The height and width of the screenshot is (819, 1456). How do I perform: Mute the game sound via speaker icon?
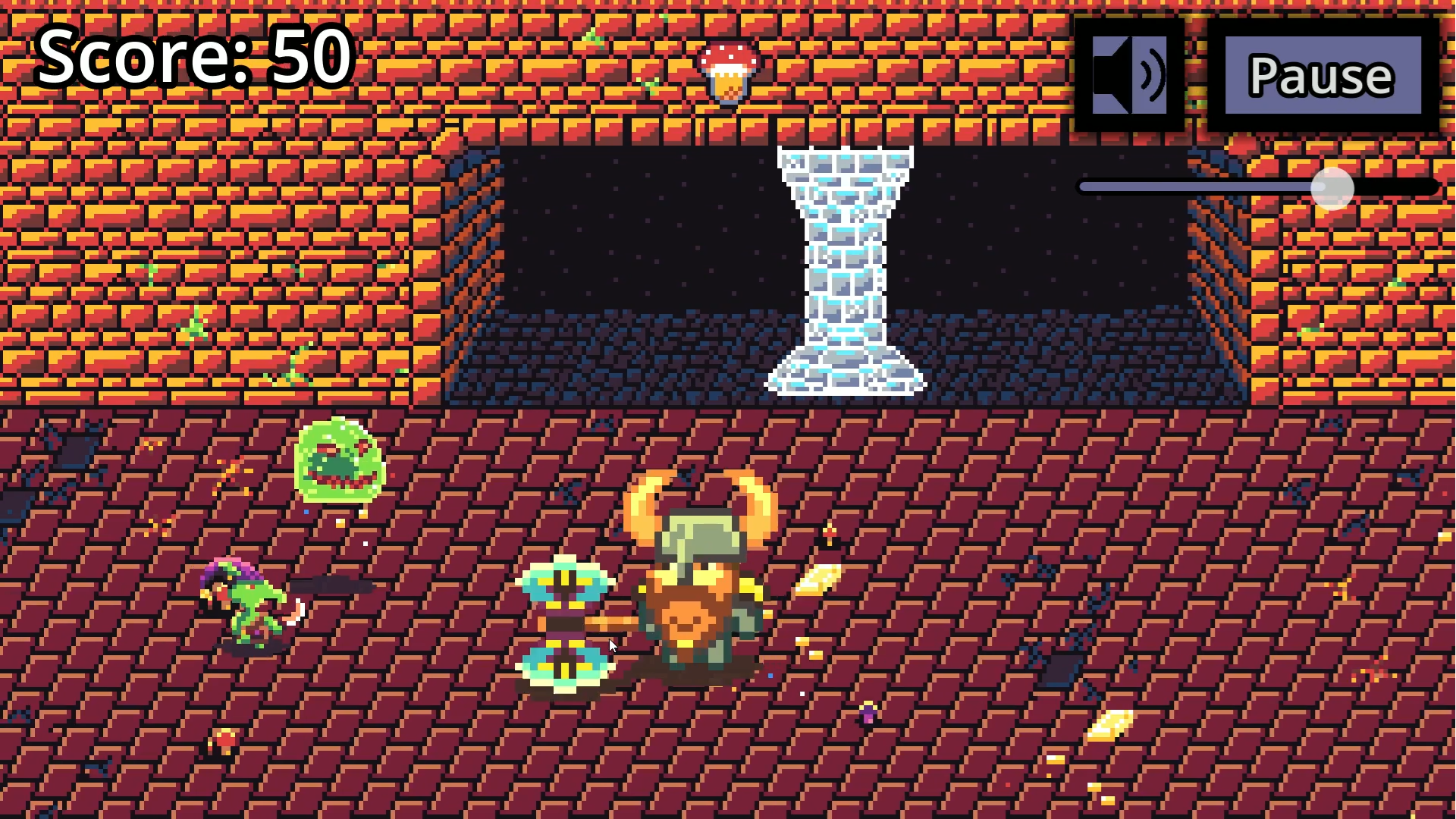(x=1129, y=72)
